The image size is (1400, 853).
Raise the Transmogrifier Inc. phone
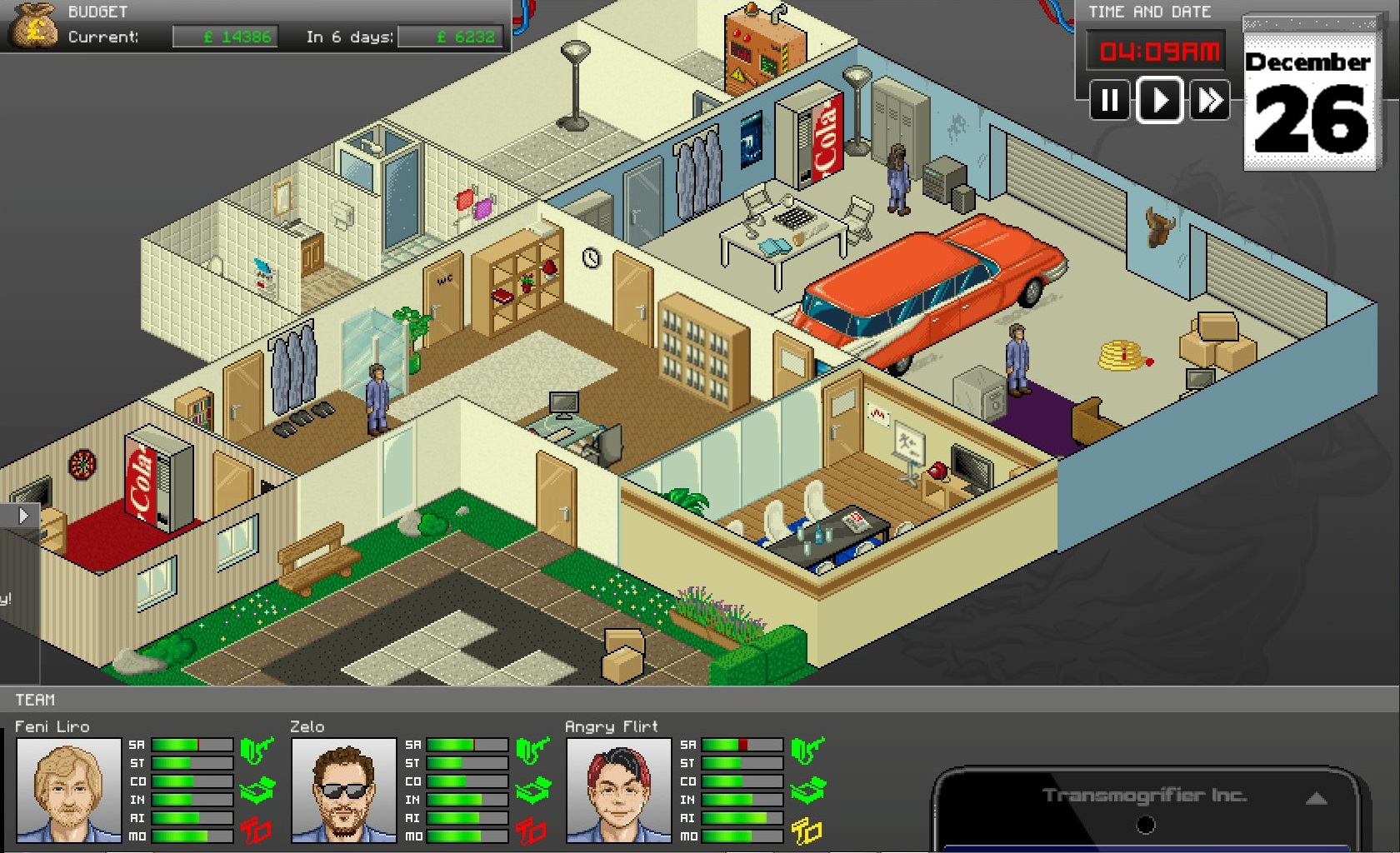1316,798
